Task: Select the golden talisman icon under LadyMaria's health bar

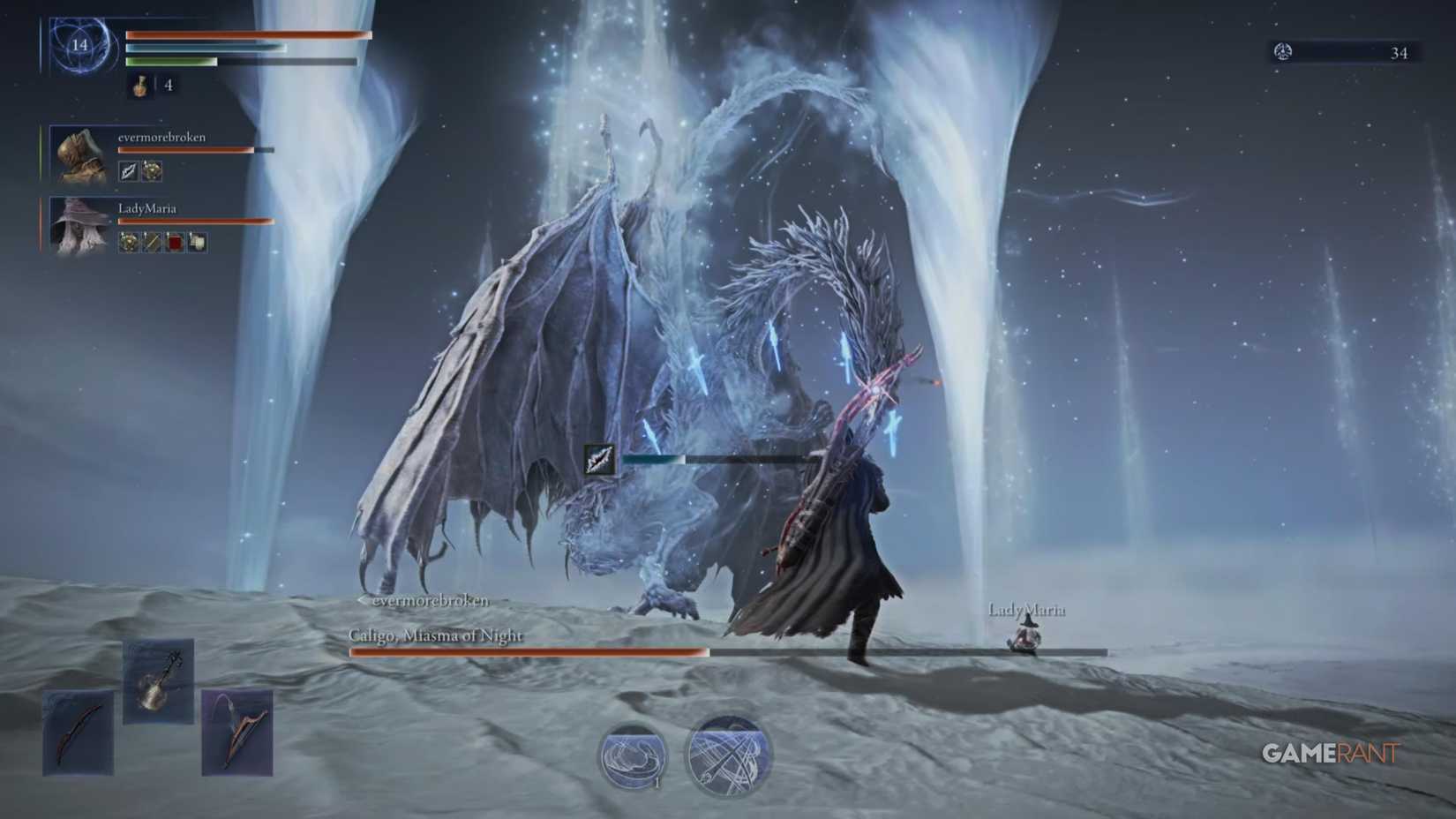Action: 129,242
